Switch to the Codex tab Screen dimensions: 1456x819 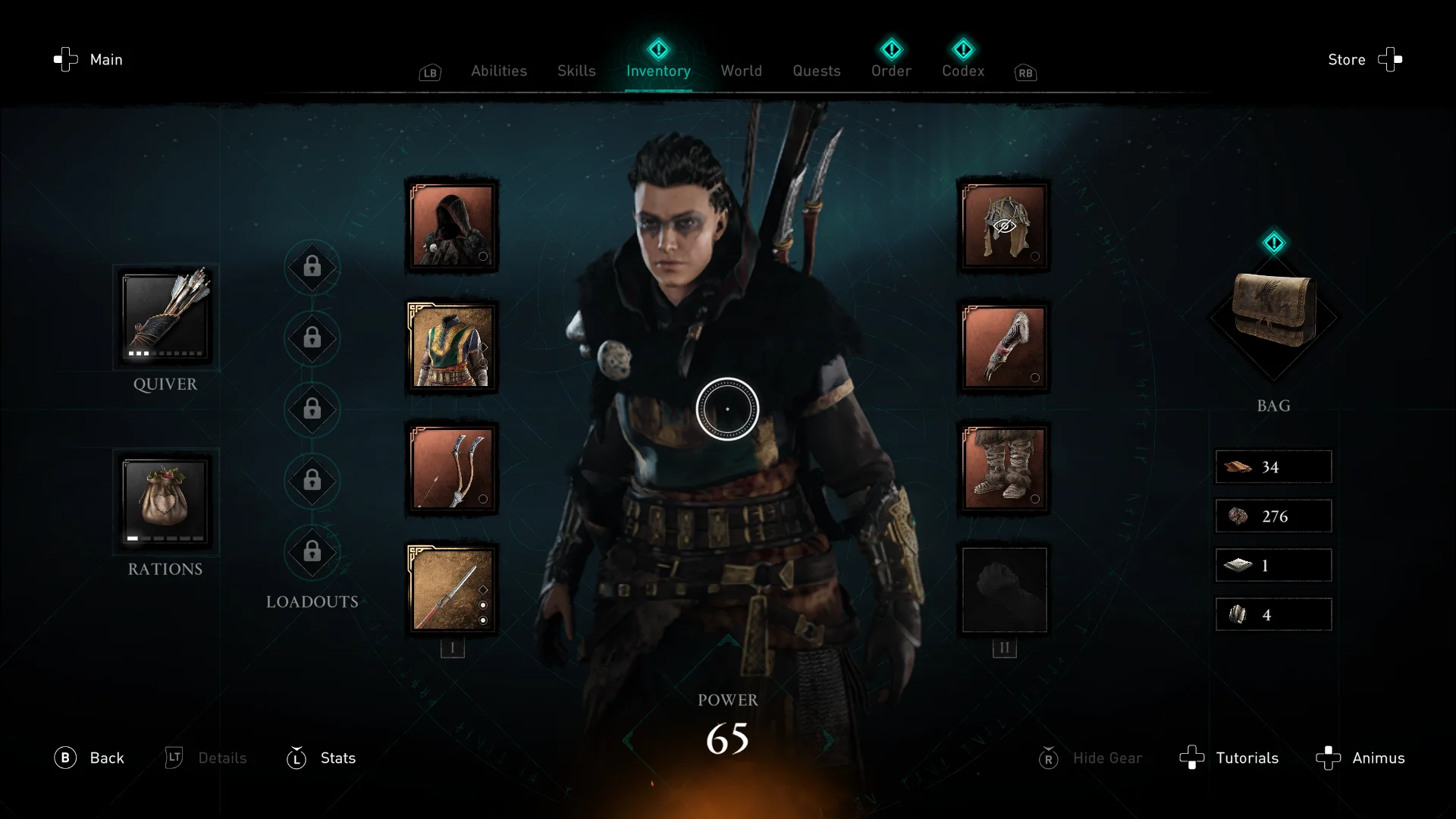[963, 71]
